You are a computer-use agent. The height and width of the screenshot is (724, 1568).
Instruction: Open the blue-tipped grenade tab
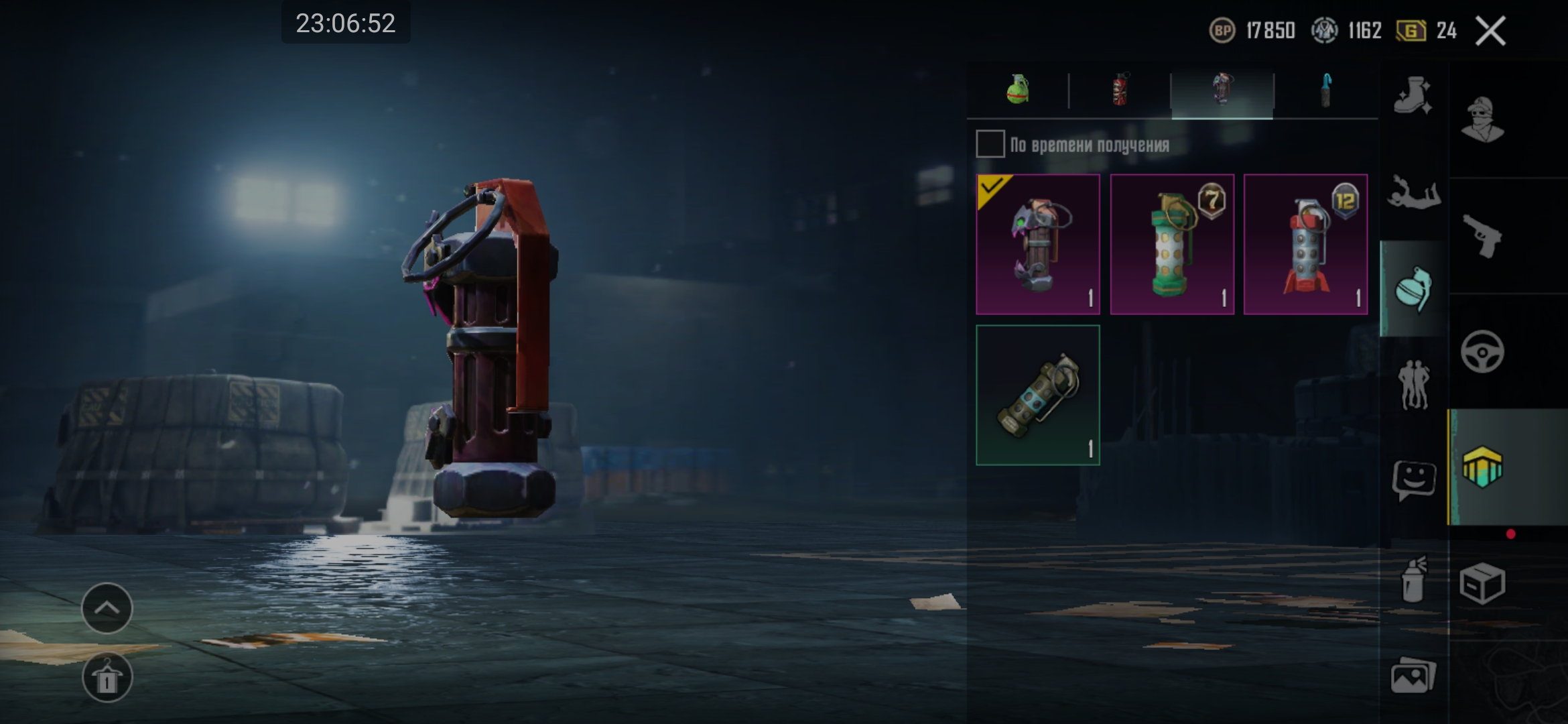pos(1325,90)
